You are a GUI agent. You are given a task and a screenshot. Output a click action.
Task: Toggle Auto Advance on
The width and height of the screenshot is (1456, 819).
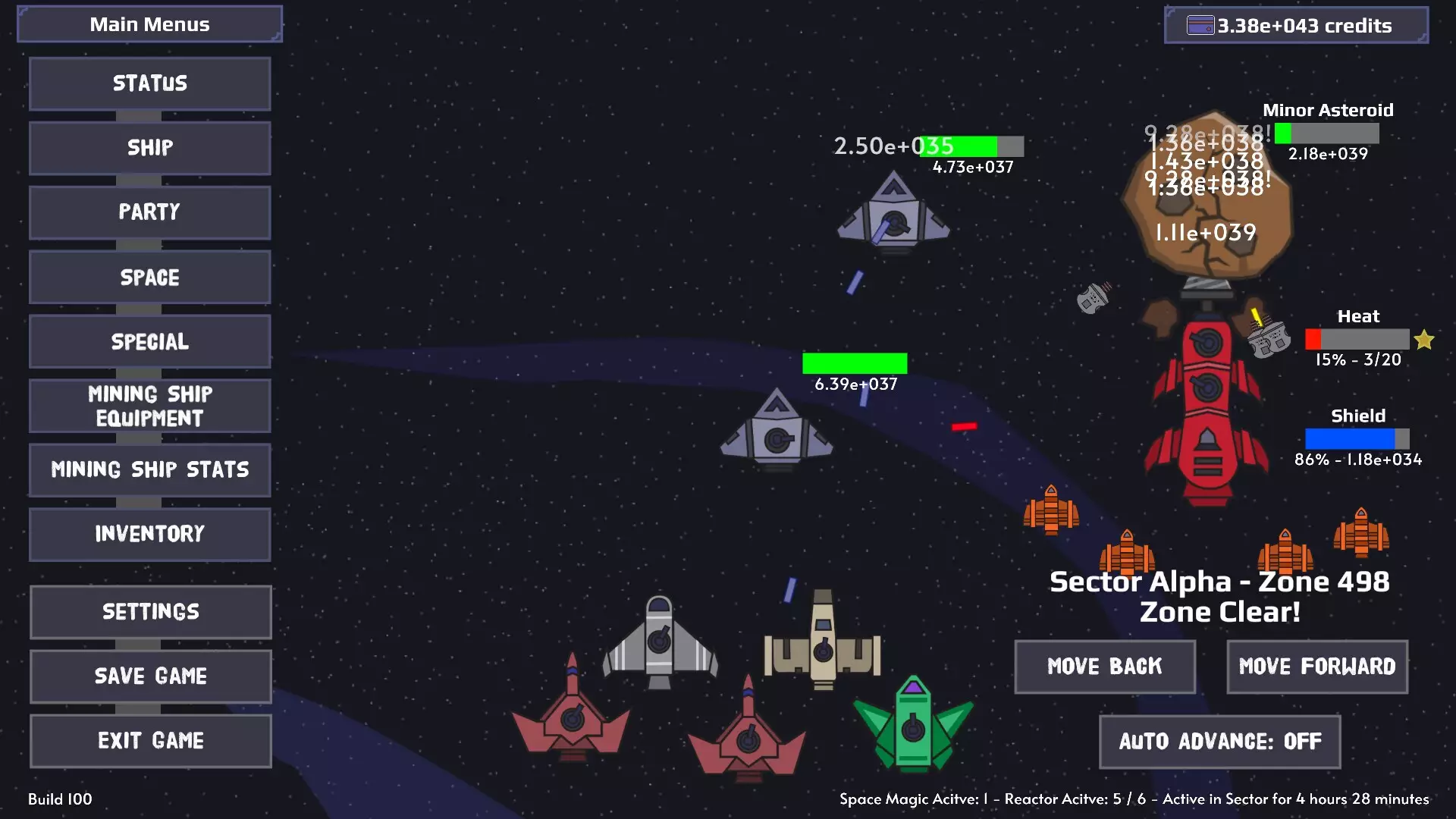coord(1218,742)
